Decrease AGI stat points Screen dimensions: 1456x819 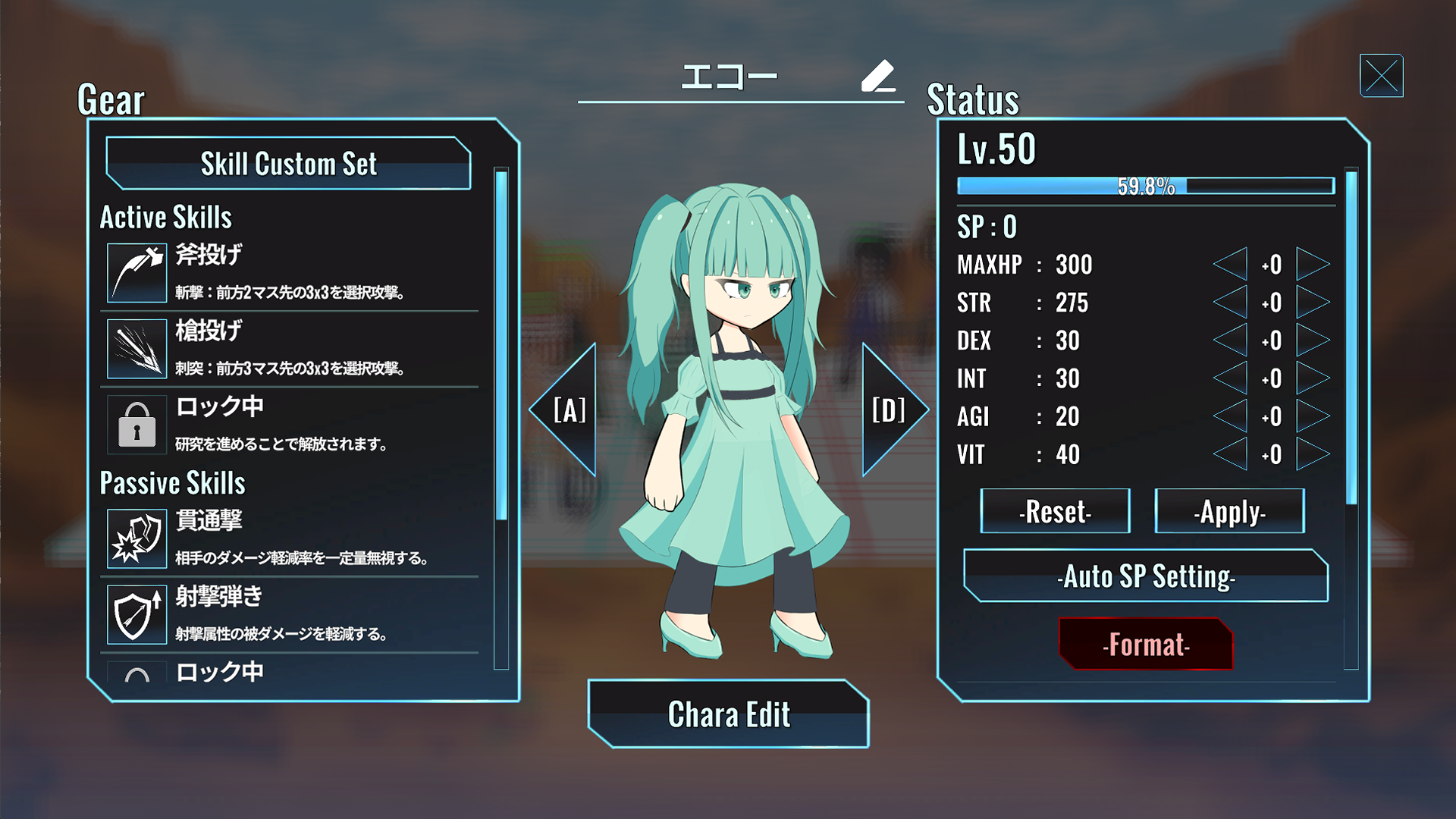click(x=1232, y=416)
